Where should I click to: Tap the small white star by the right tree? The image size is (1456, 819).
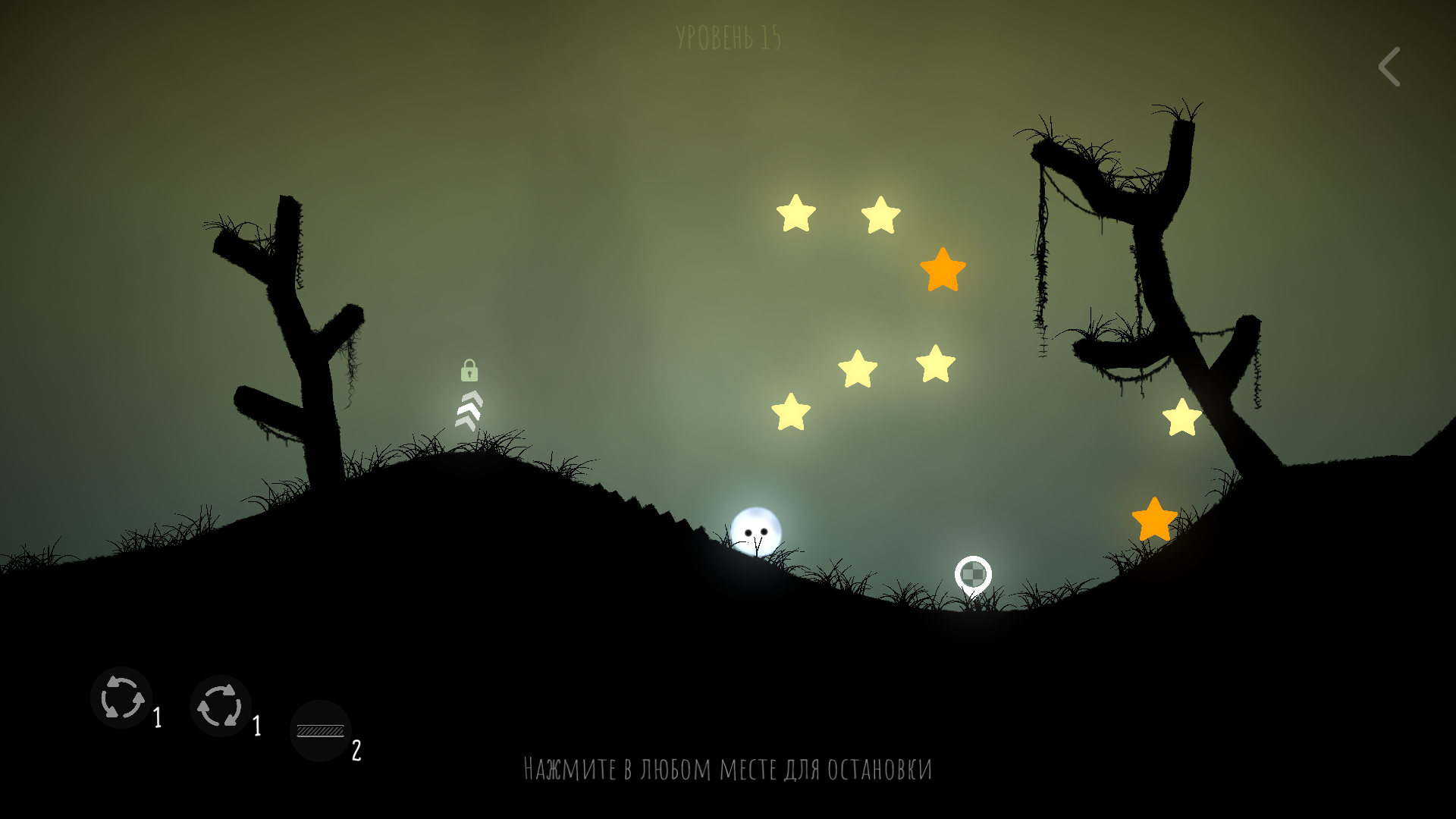(1181, 416)
